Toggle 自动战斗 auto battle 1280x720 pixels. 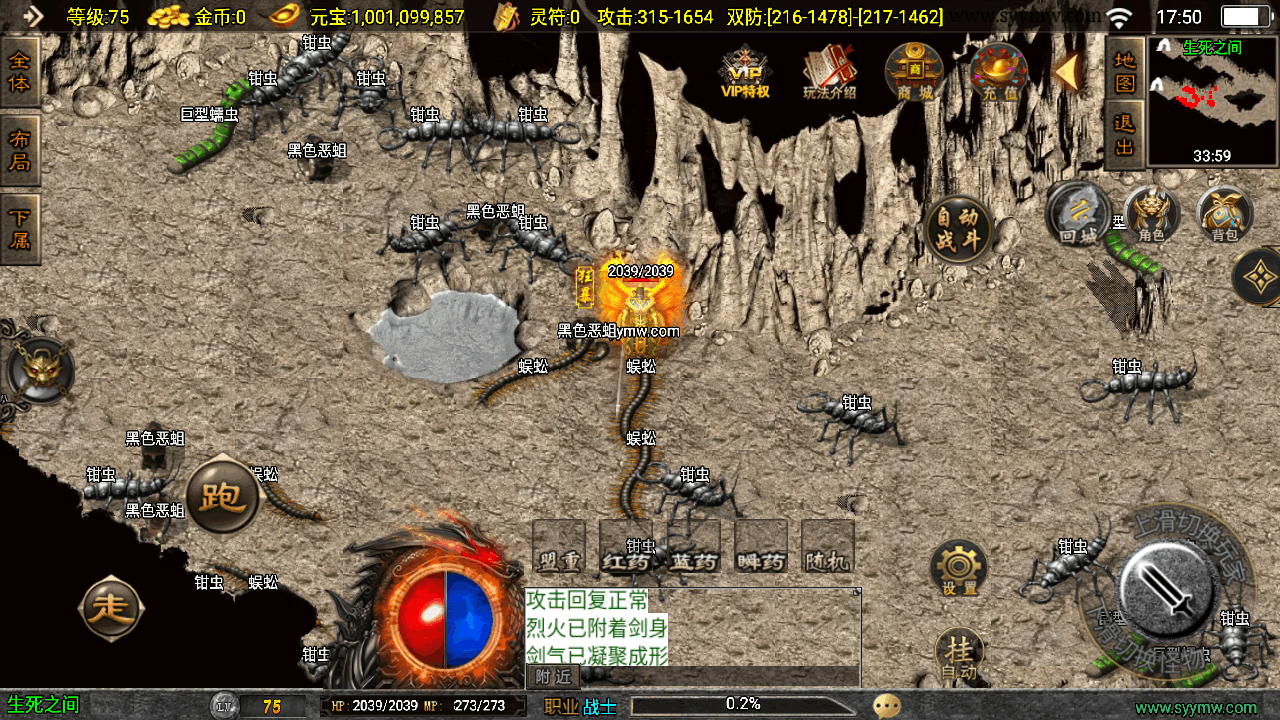(959, 229)
